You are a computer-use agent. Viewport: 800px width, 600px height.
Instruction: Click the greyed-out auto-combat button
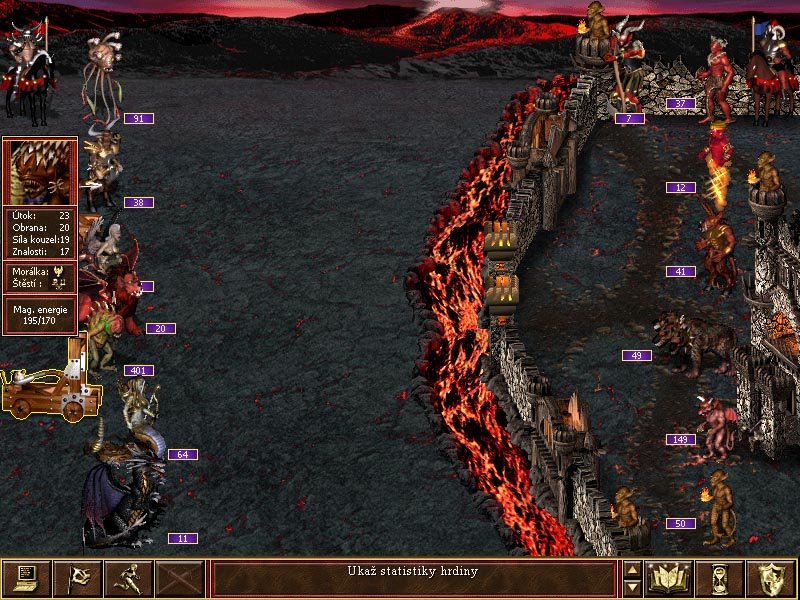[x=180, y=578]
